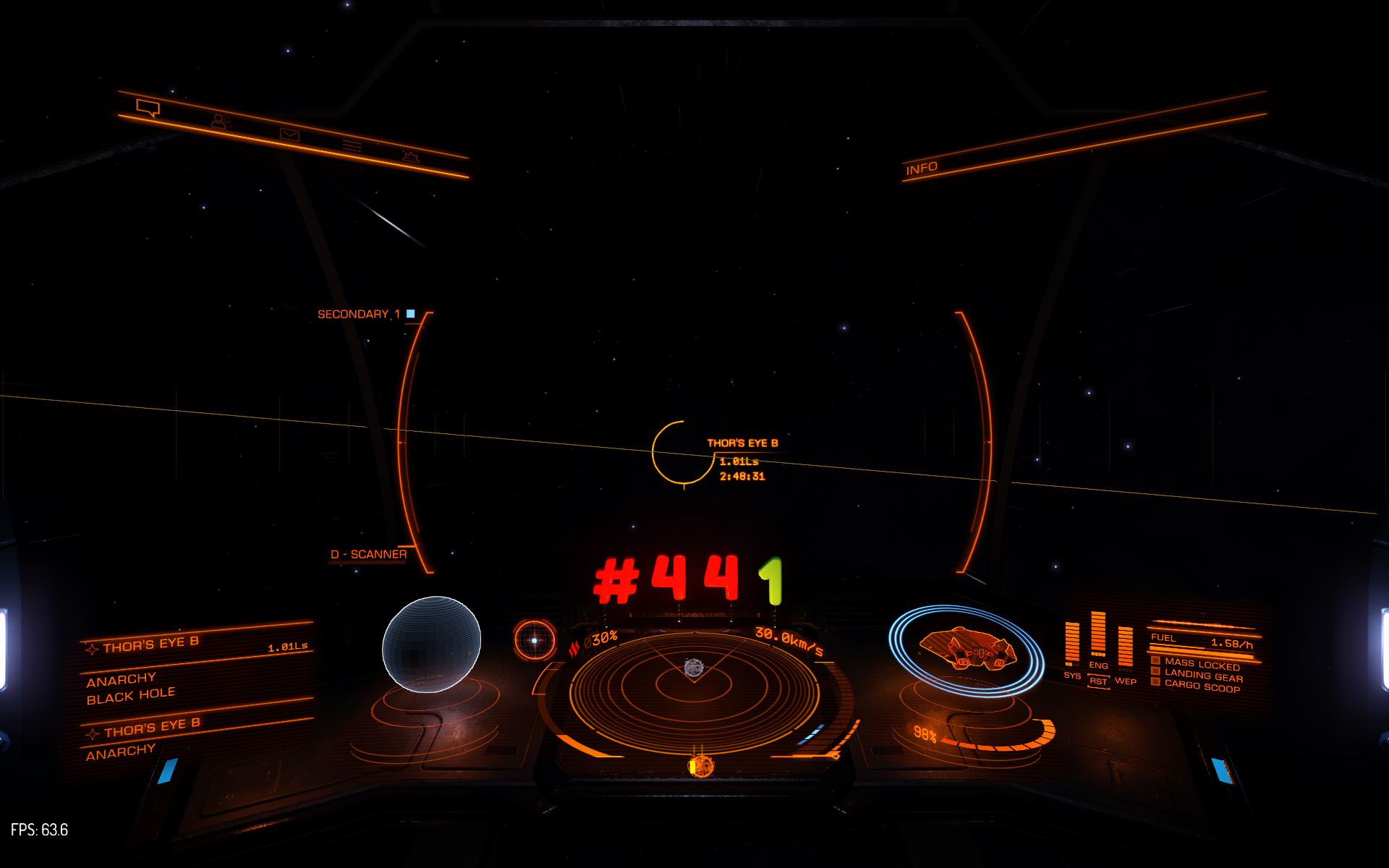Divert power to SYS
The width and height of the screenshot is (1389, 868).
[1072, 676]
